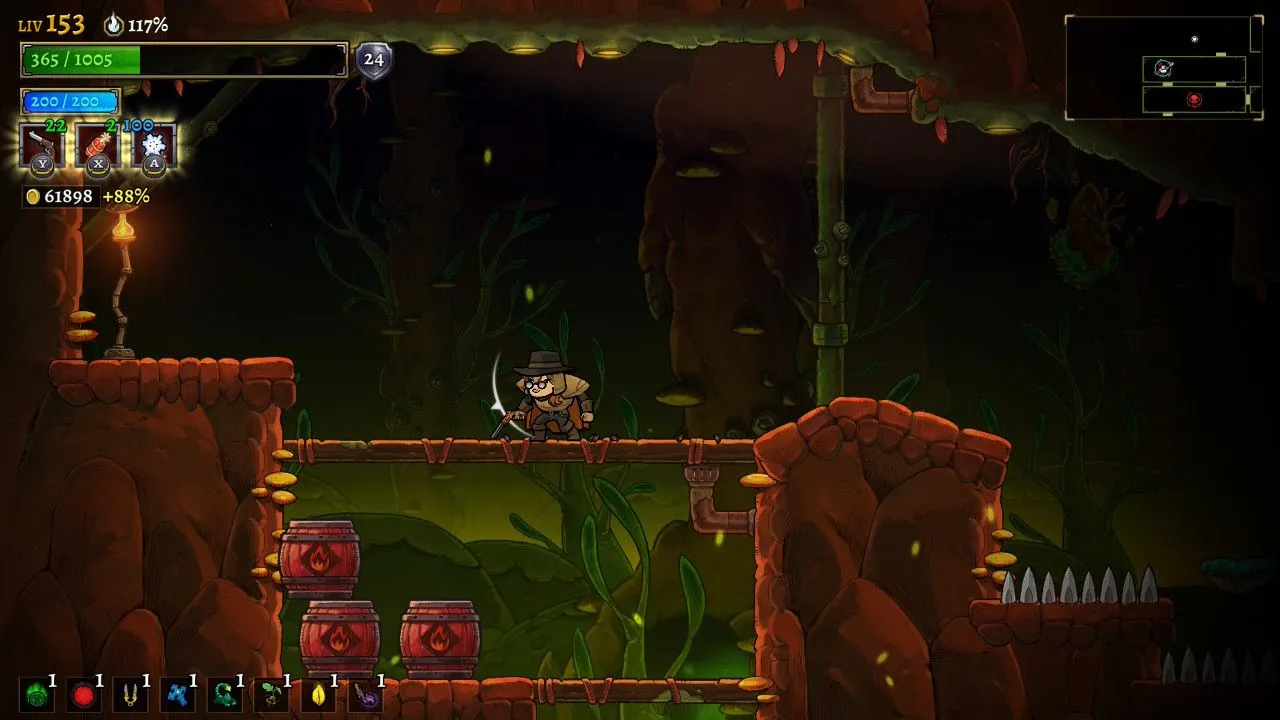Cast the snowflake spell icon

(154, 146)
